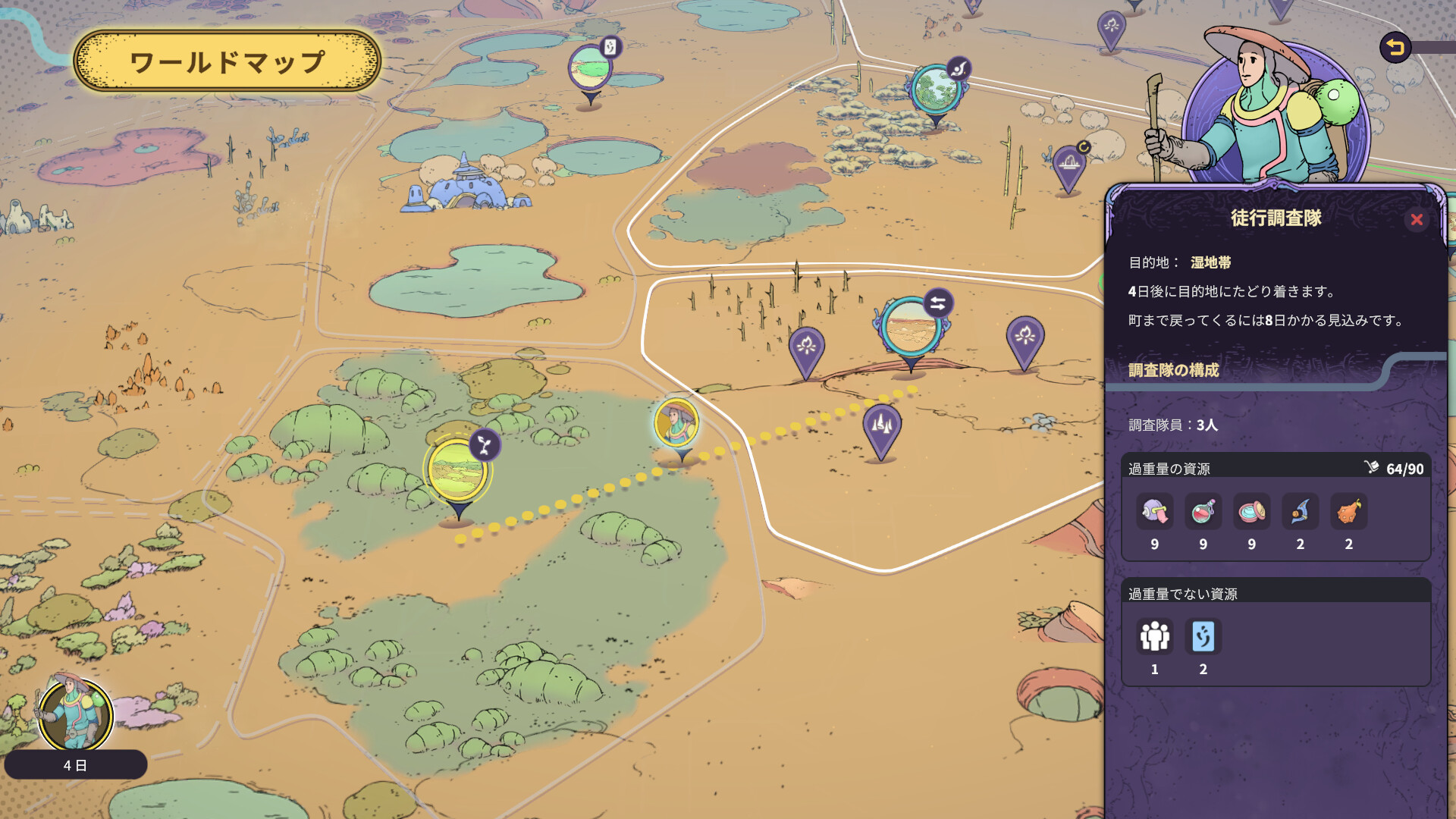The width and height of the screenshot is (1456, 819).
Task: Click the orange roasted meat resource
Action: tap(1348, 512)
